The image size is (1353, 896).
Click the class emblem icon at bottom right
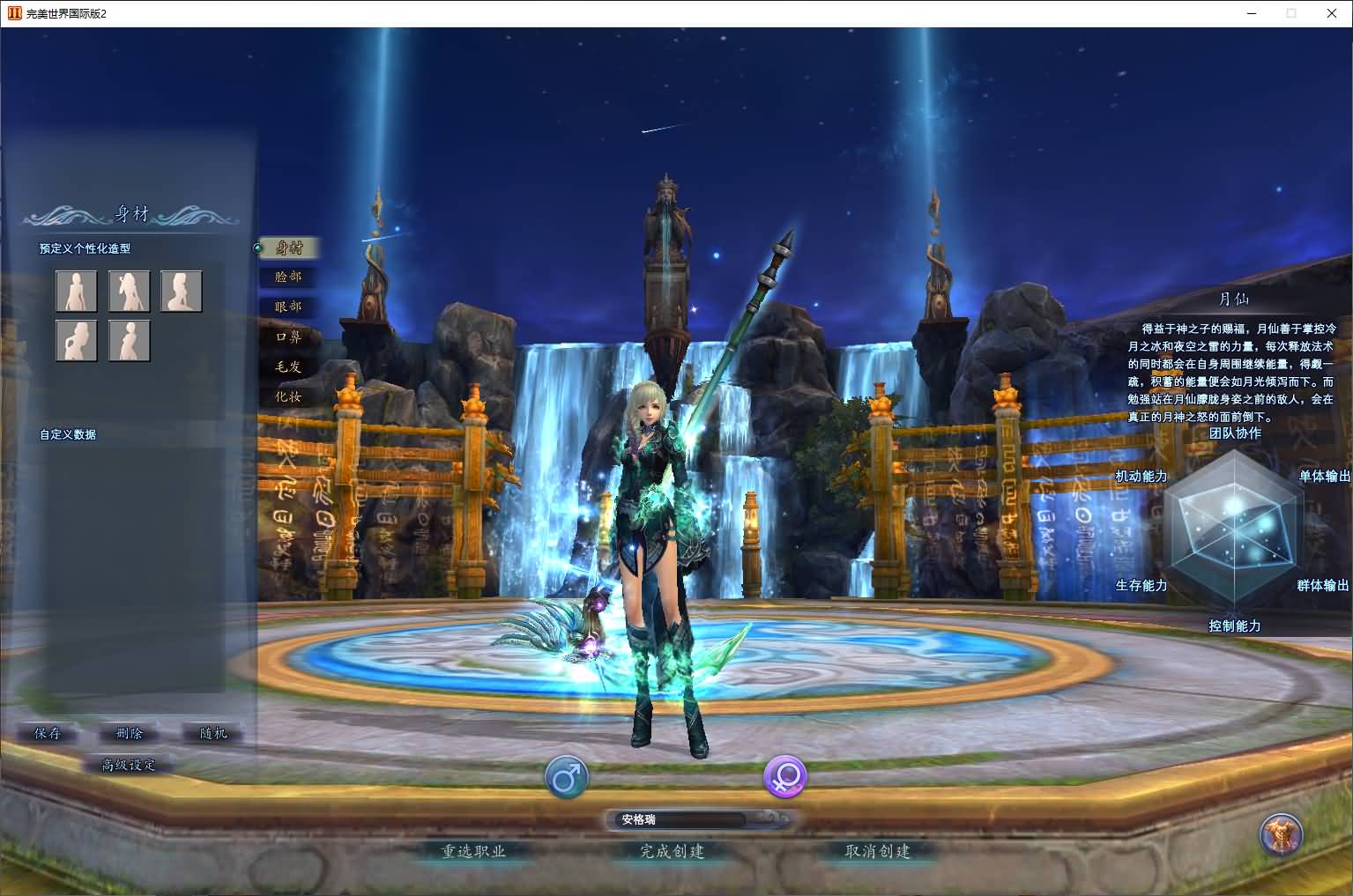(x=1282, y=835)
